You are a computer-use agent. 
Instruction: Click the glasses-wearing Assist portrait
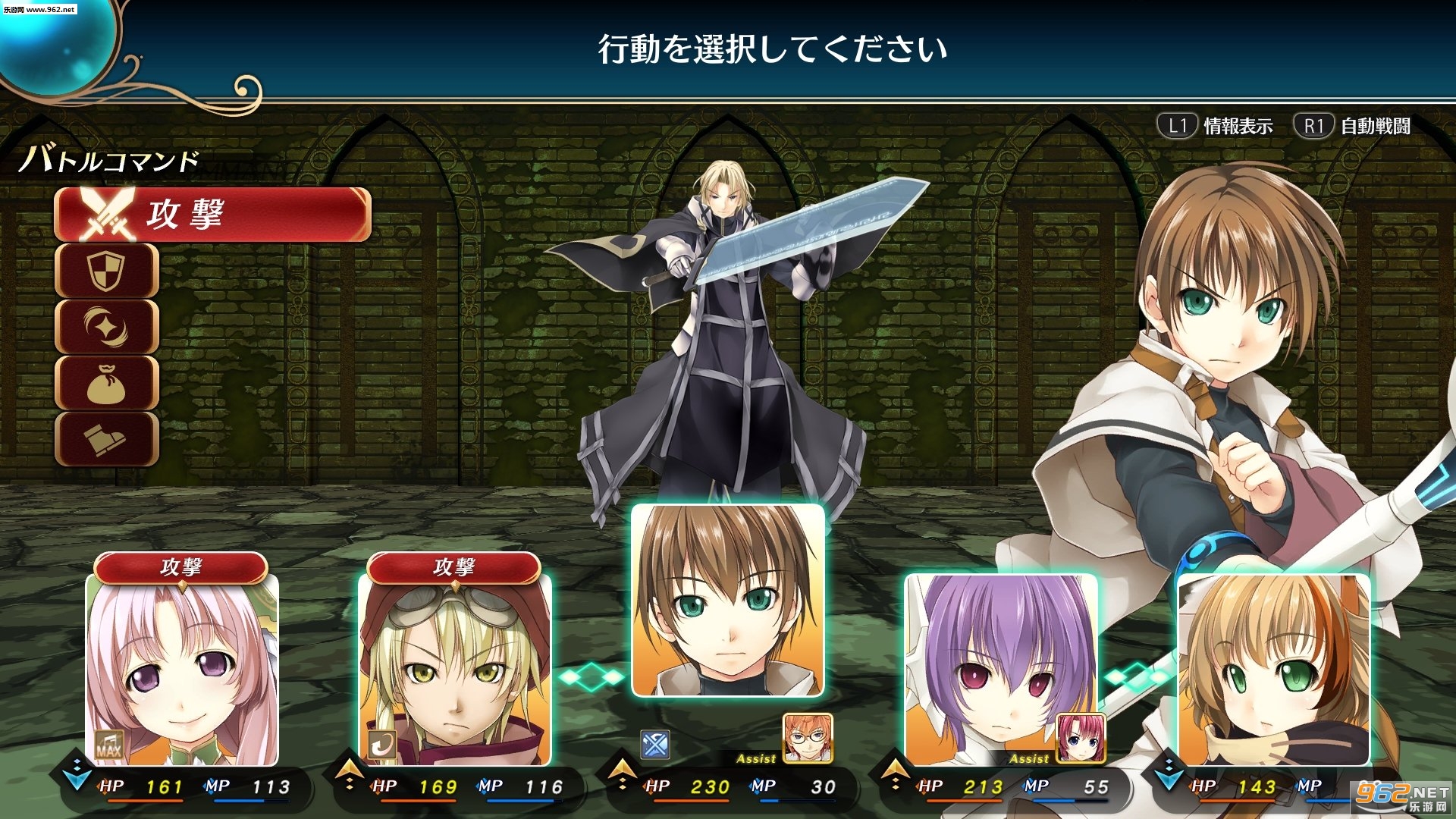pyautogui.click(x=808, y=737)
